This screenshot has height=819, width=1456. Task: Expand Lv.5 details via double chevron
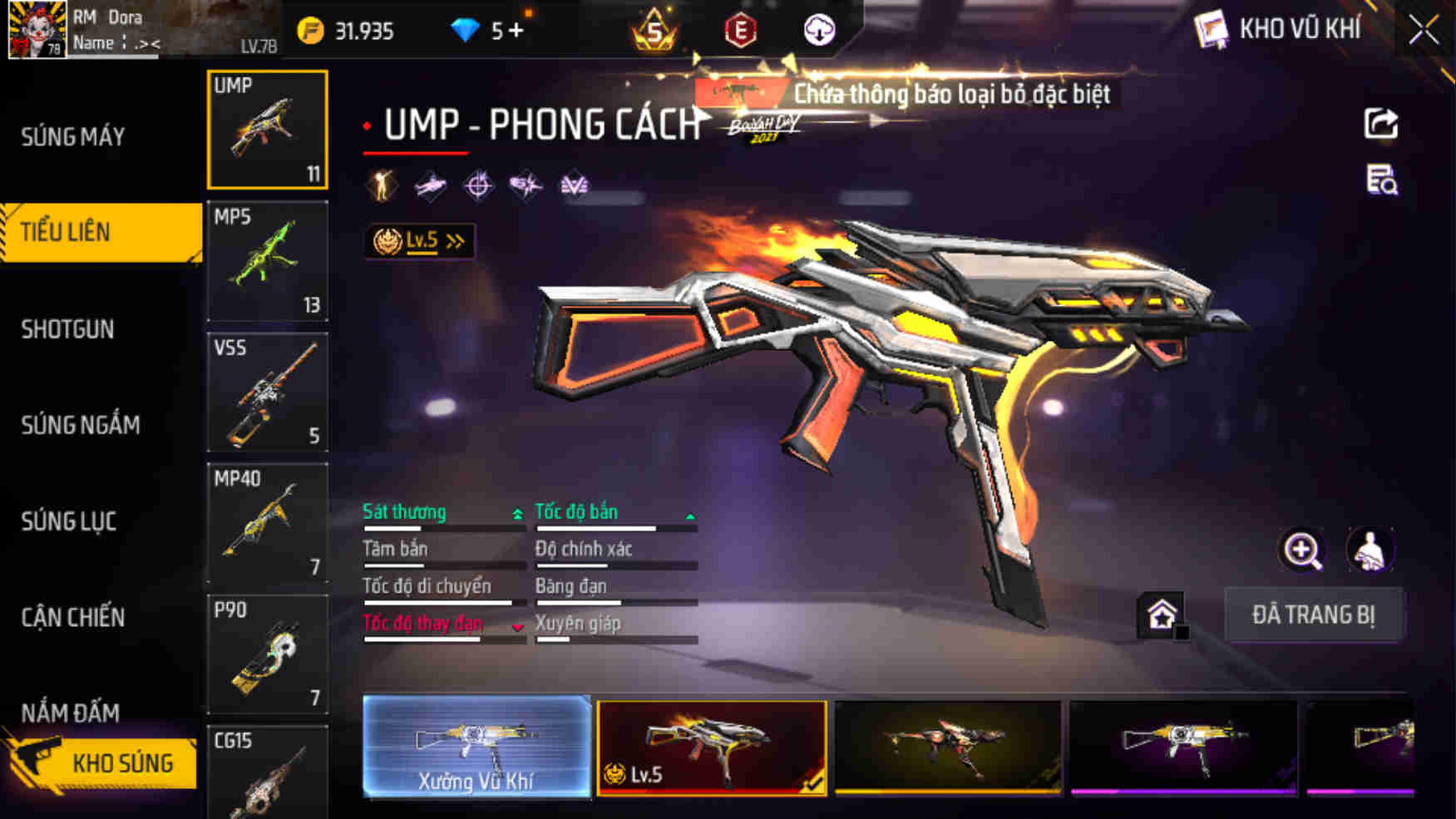pyautogui.click(x=453, y=239)
